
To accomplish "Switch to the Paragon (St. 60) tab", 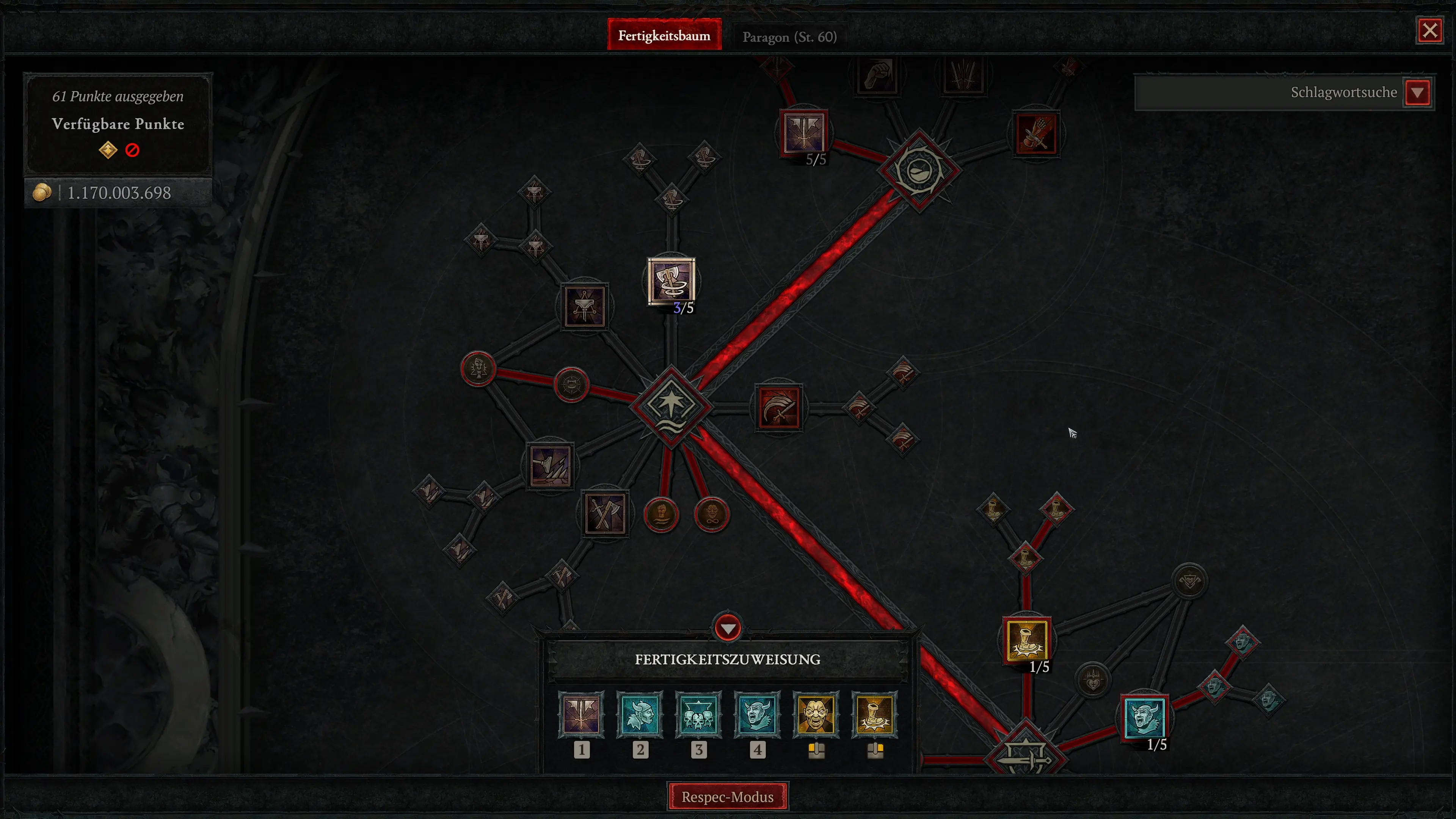I will (789, 36).
